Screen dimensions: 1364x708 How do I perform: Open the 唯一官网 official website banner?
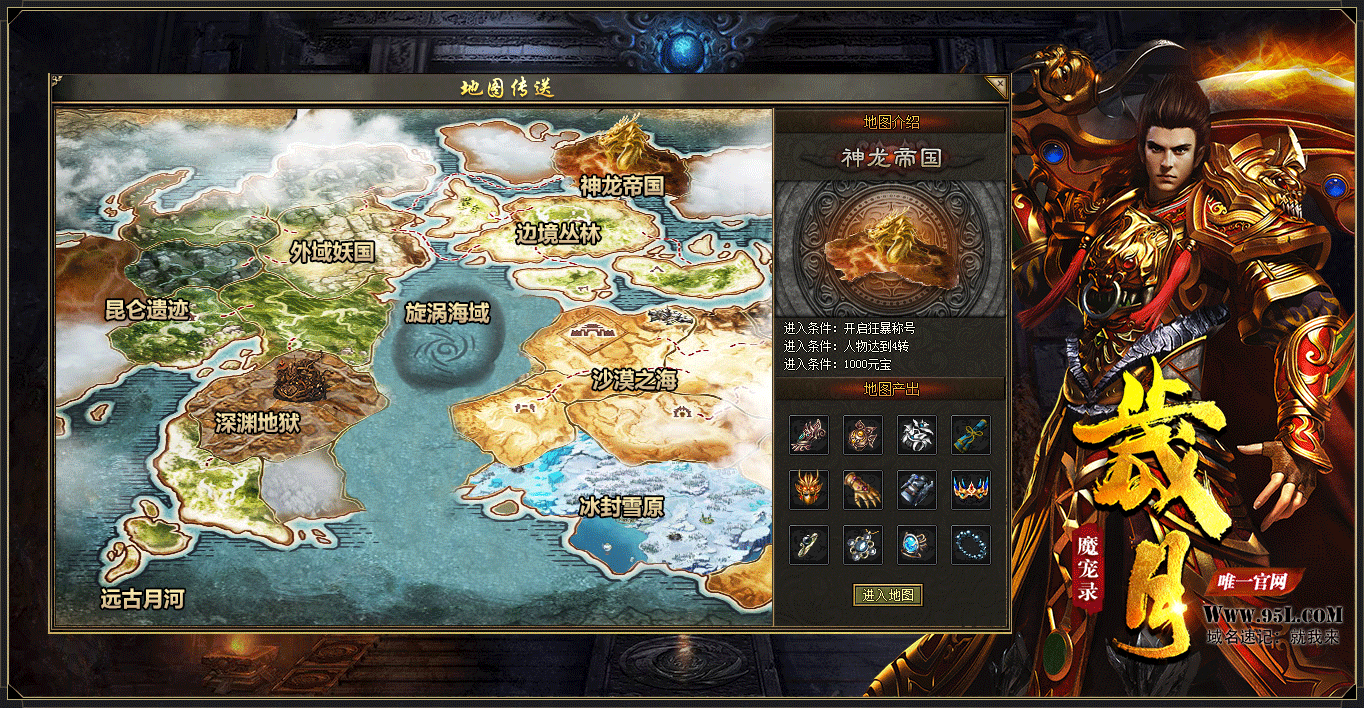tap(1250, 582)
